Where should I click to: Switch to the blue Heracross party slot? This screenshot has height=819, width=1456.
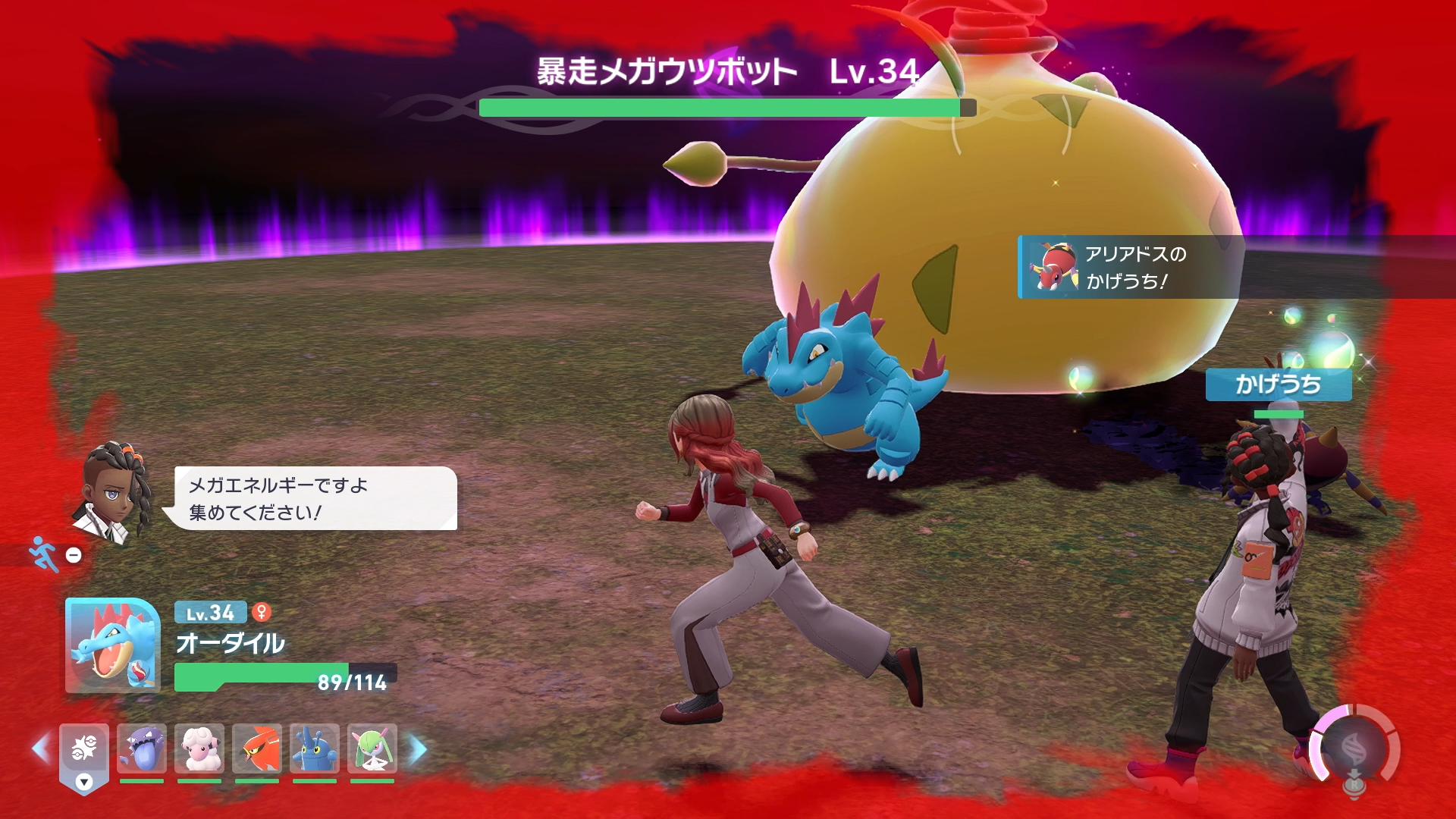315,748
